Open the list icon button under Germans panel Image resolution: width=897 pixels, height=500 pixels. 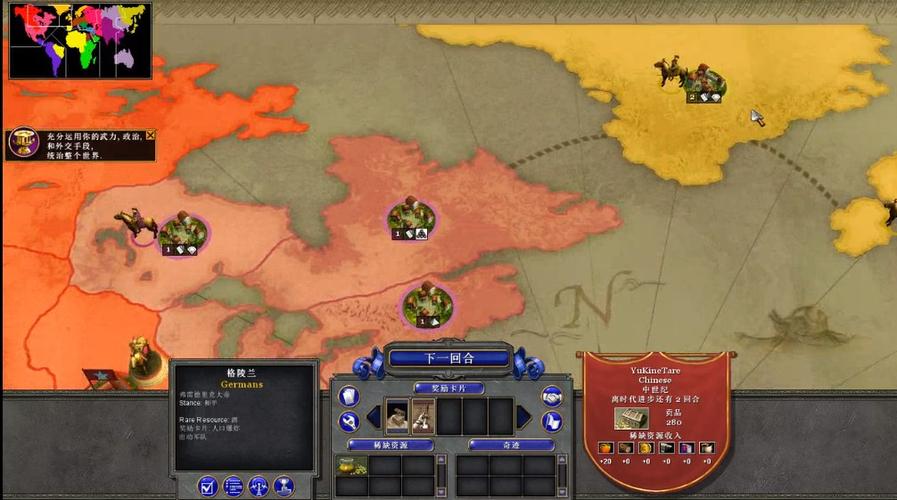(233, 487)
